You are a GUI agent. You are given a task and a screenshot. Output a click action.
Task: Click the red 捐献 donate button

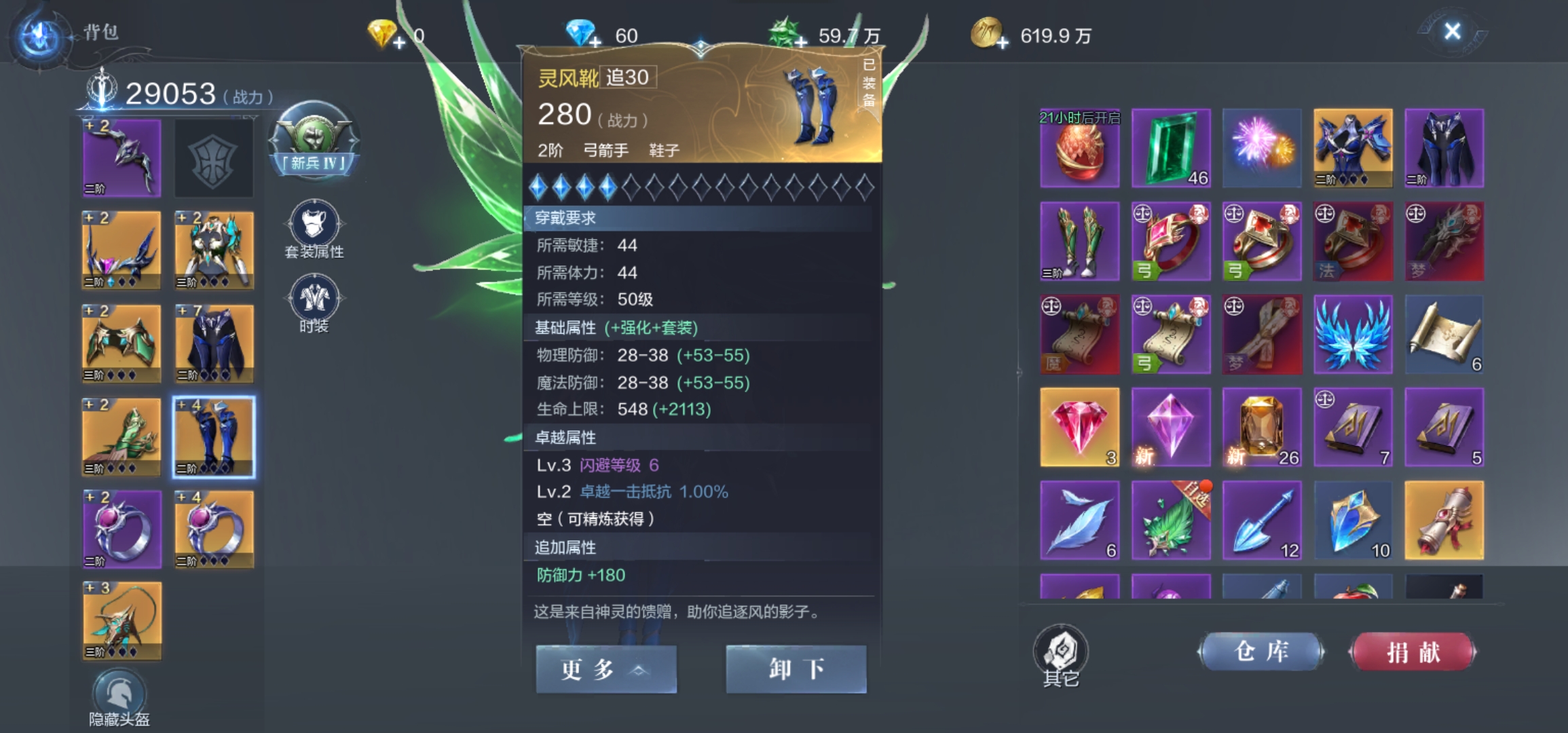pyautogui.click(x=1413, y=652)
